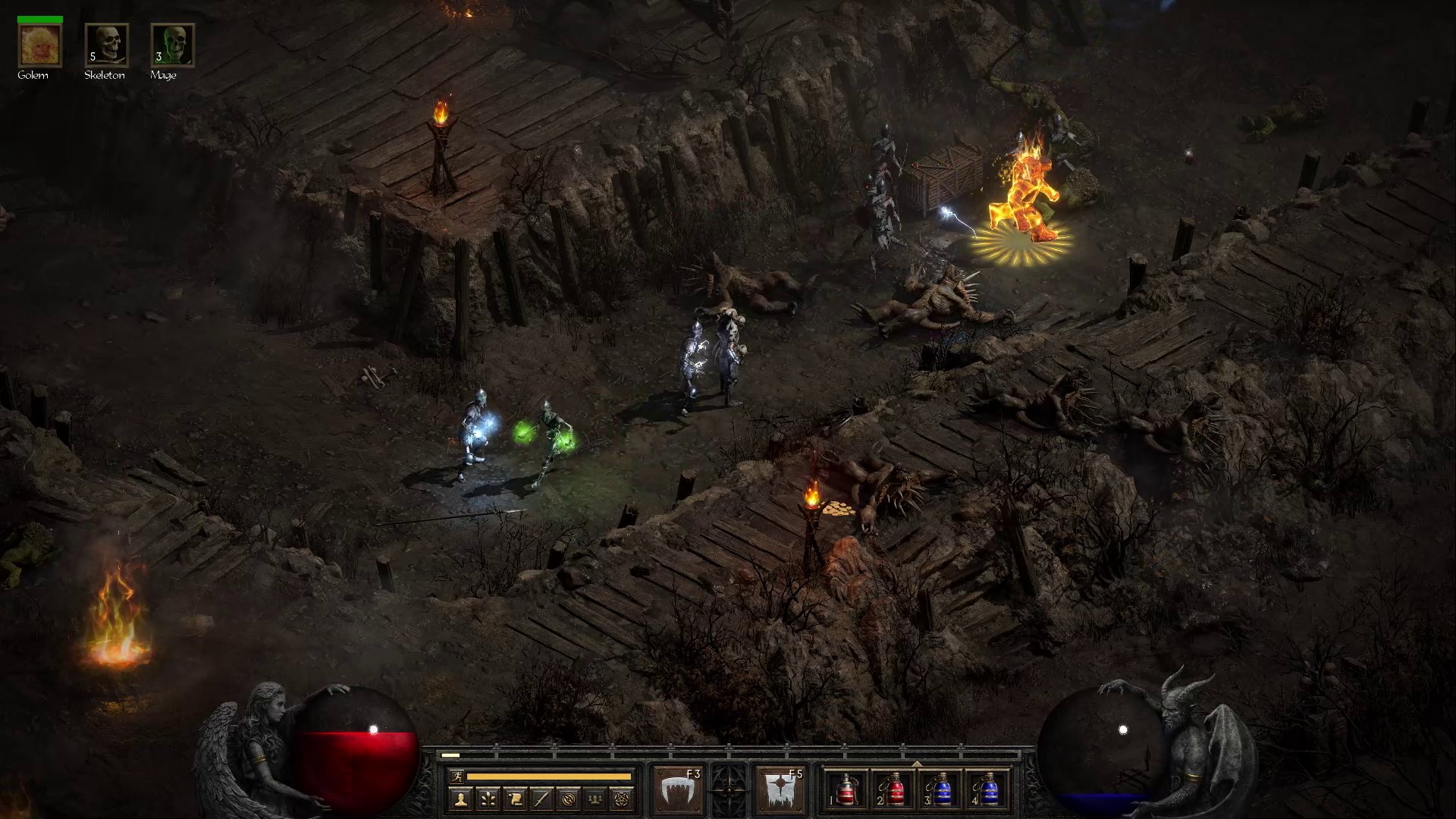Open the character sheet bust button
The width and height of the screenshot is (1456, 819).
point(460,799)
